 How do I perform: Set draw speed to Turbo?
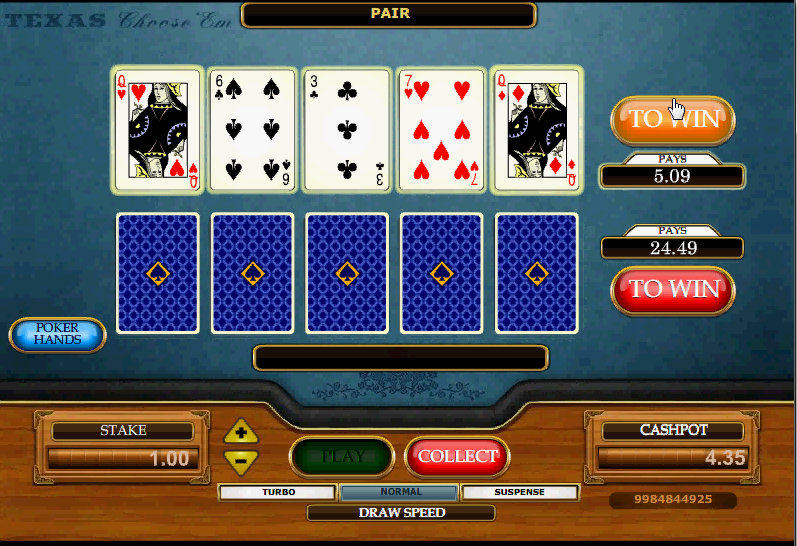278,492
